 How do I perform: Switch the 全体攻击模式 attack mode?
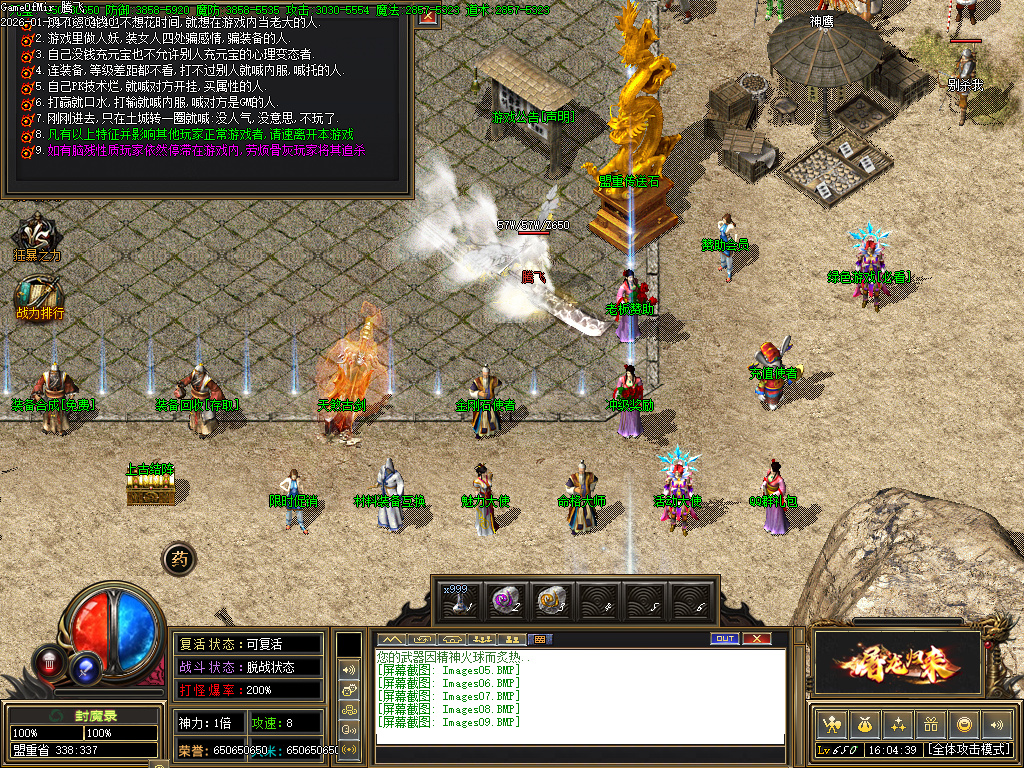tap(967, 749)
